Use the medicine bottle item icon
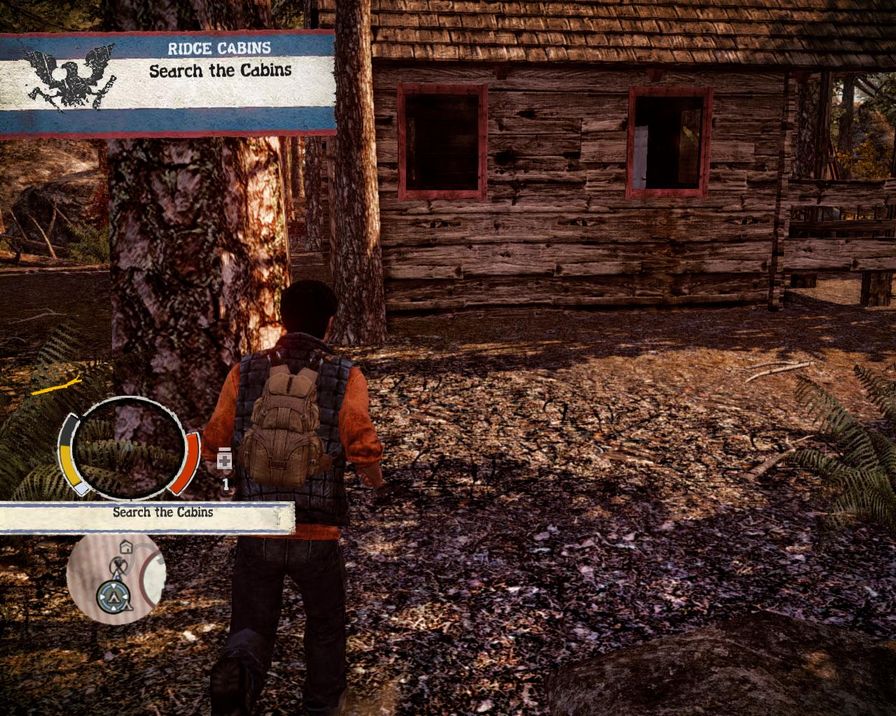Screen dimensions: 896x716 tap(225, 459)
